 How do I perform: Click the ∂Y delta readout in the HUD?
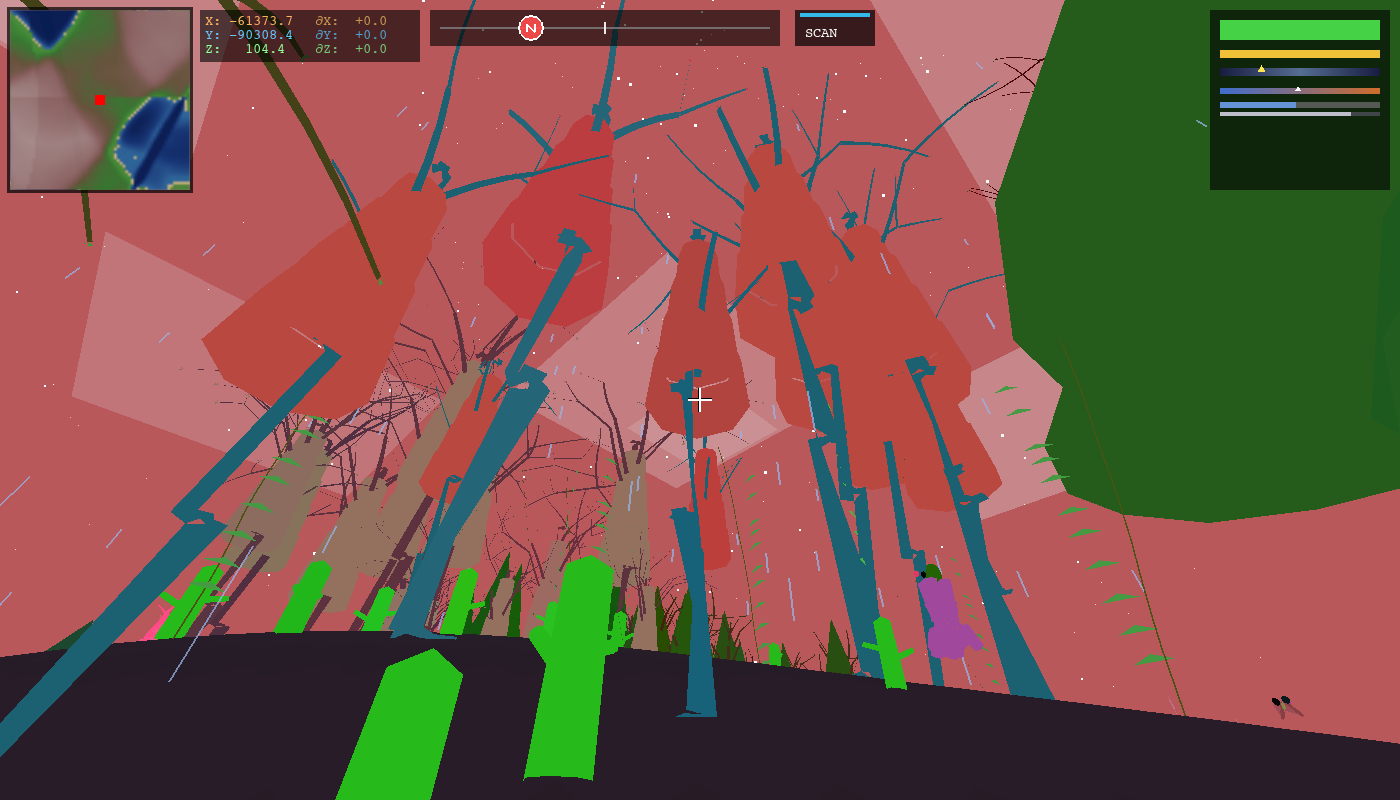click(352, 35)
